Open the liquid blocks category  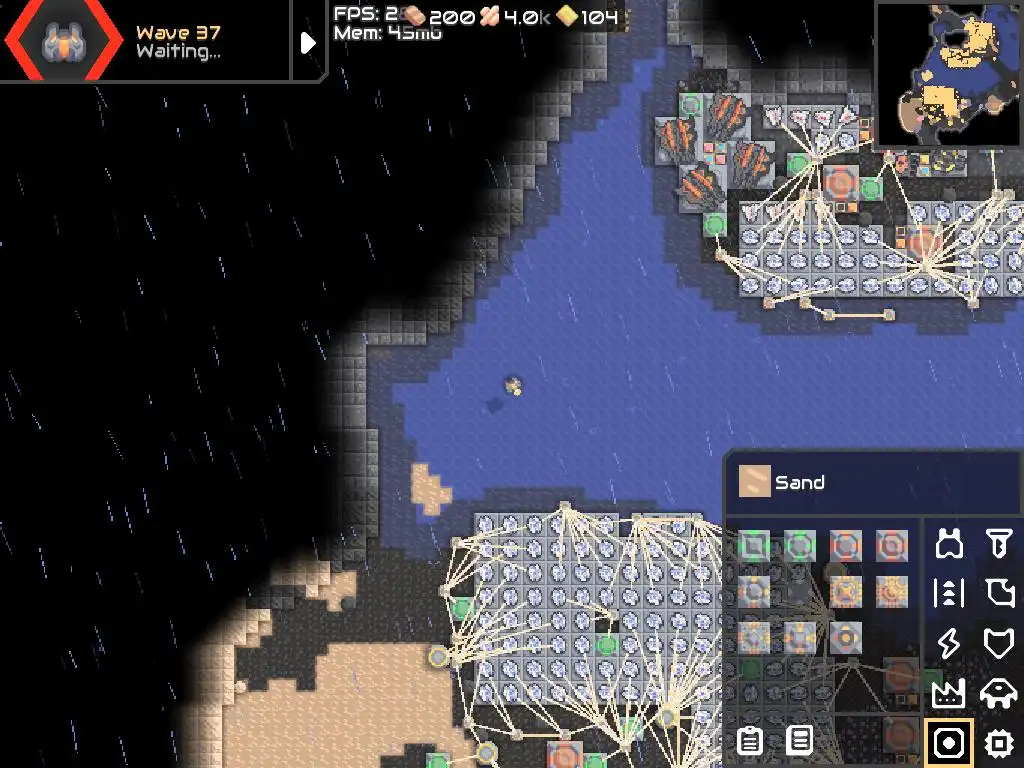coord(998,593)
